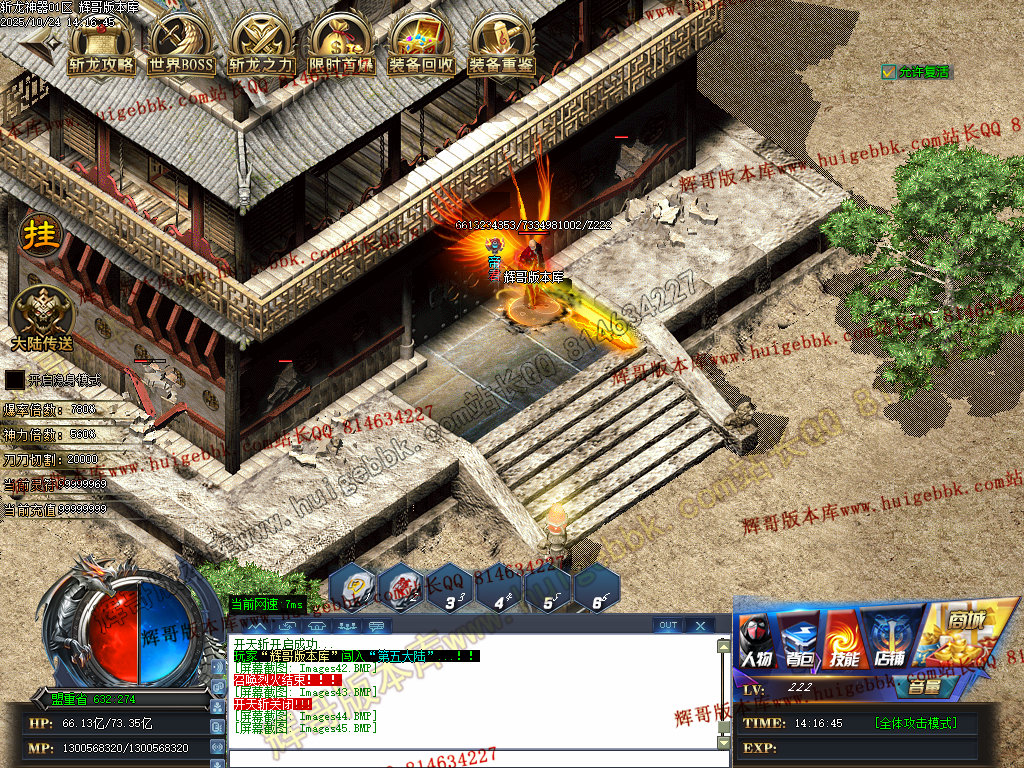This screenshot has height=768, width=1024.
Task: Open 装备回收 treasure chest menu
Action: tap(421, 45)
